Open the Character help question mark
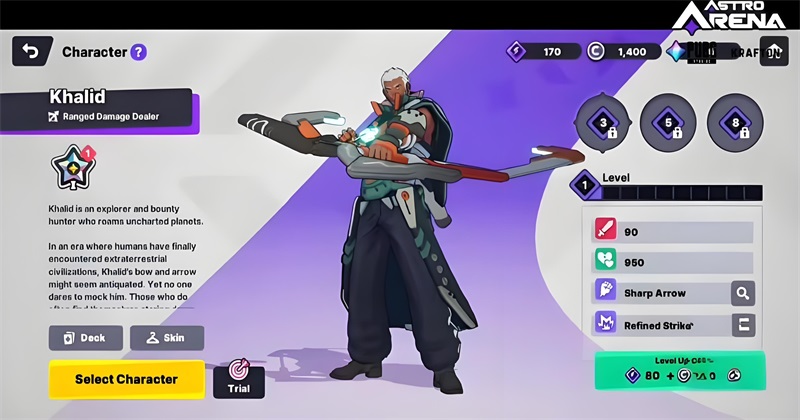The image size is (800, 420). coord(138,52)
